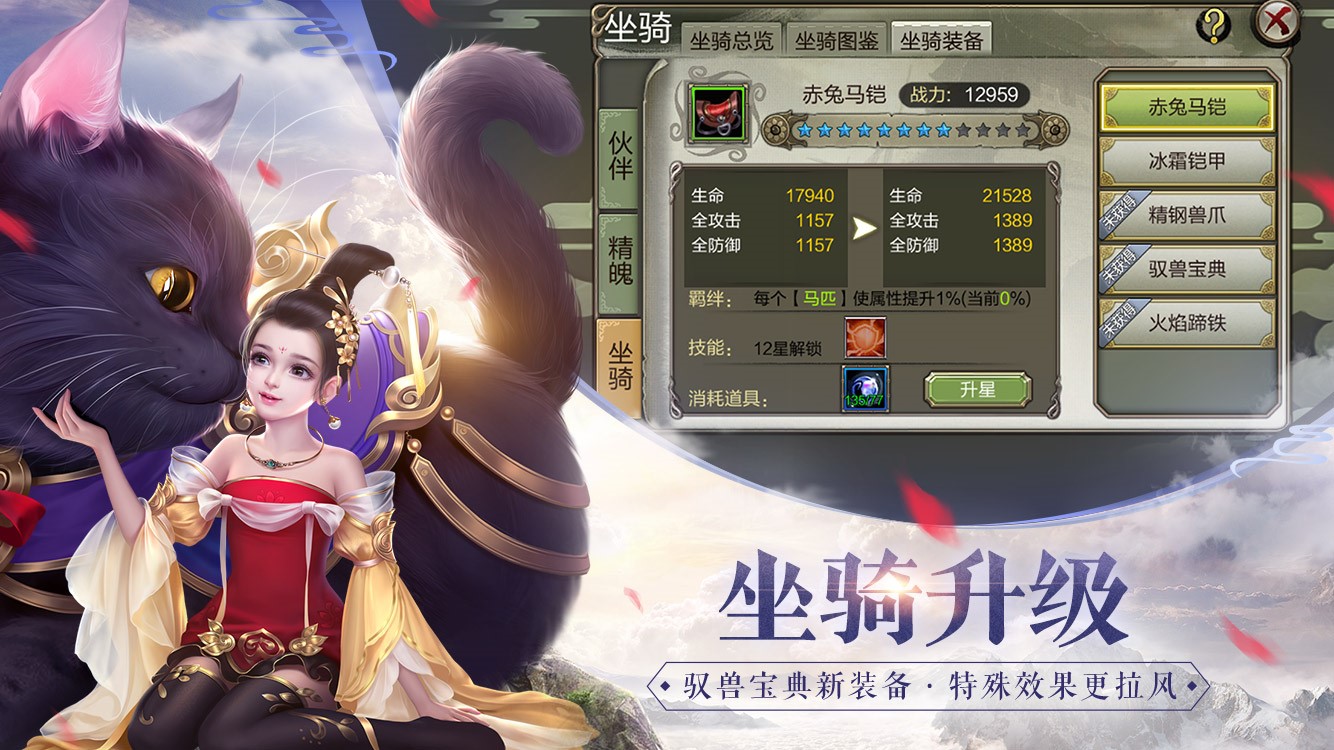Screen dimensions: 1334x750
Task: Select the 坐骑 side tab
Action: pos(620,366)
